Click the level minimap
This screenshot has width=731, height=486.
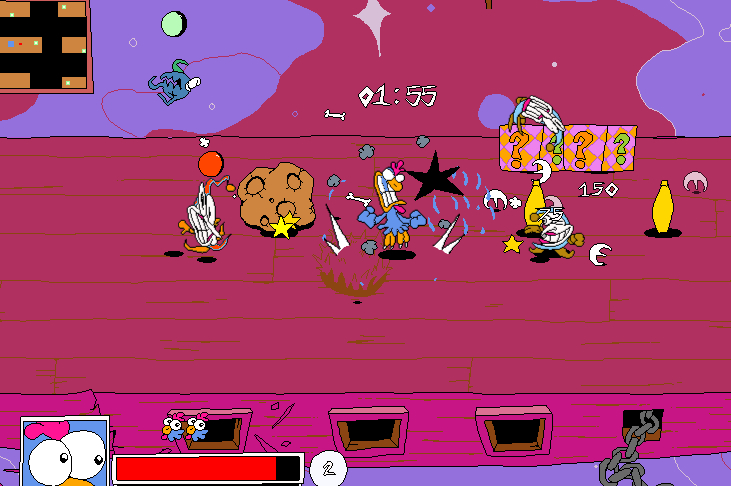pyautogui.click(x=45, y=45)
